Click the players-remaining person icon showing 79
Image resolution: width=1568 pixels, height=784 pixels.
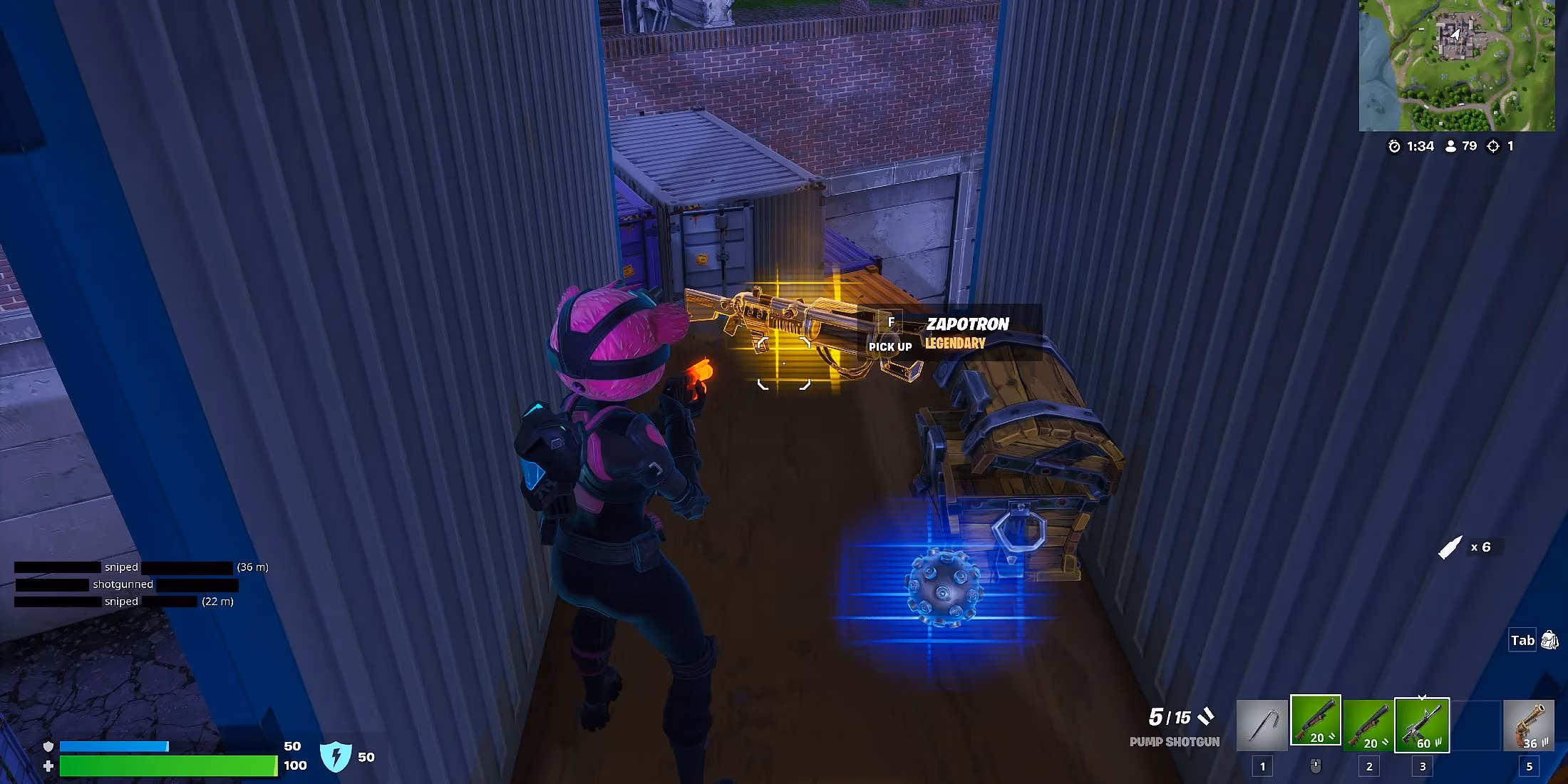pos(1451,146)
